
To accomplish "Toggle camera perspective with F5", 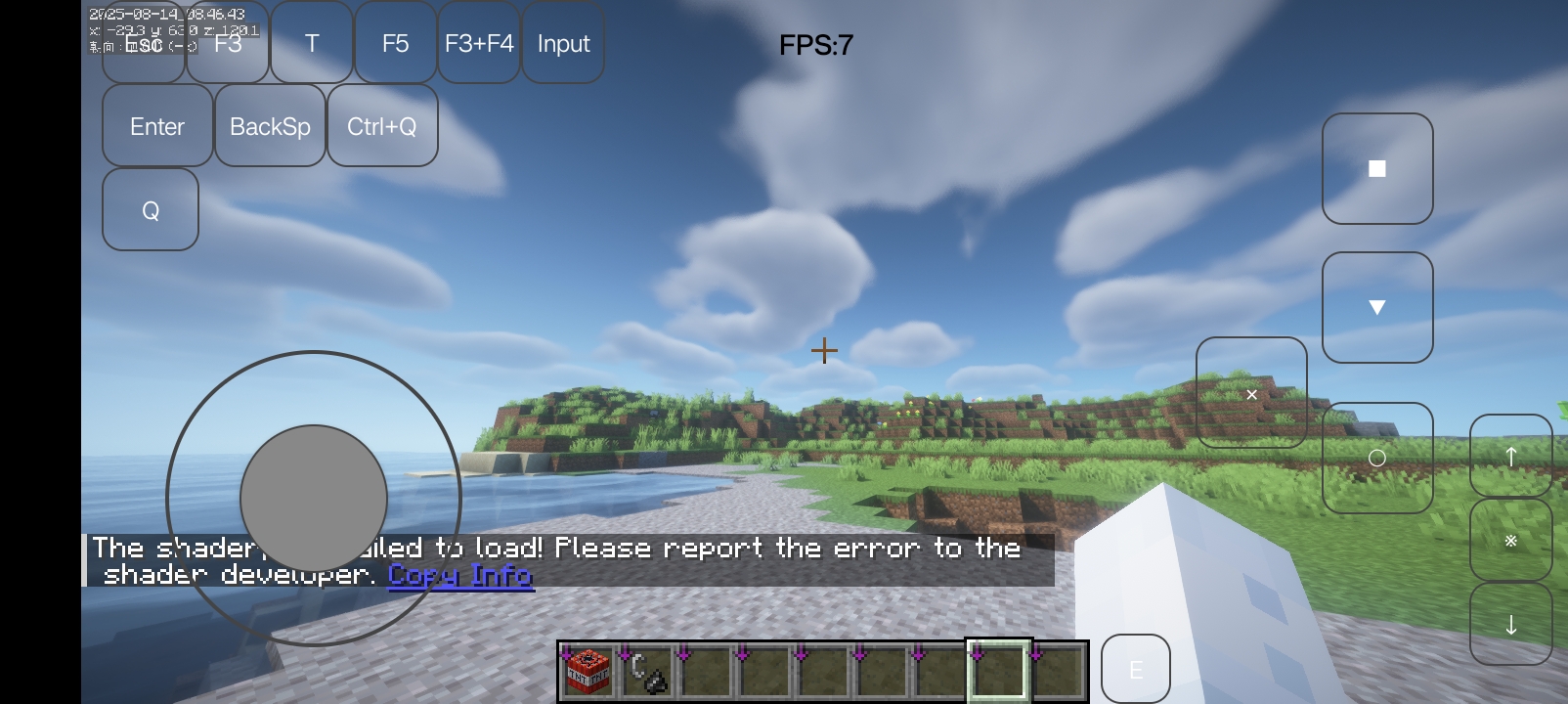I will point(395,43).
